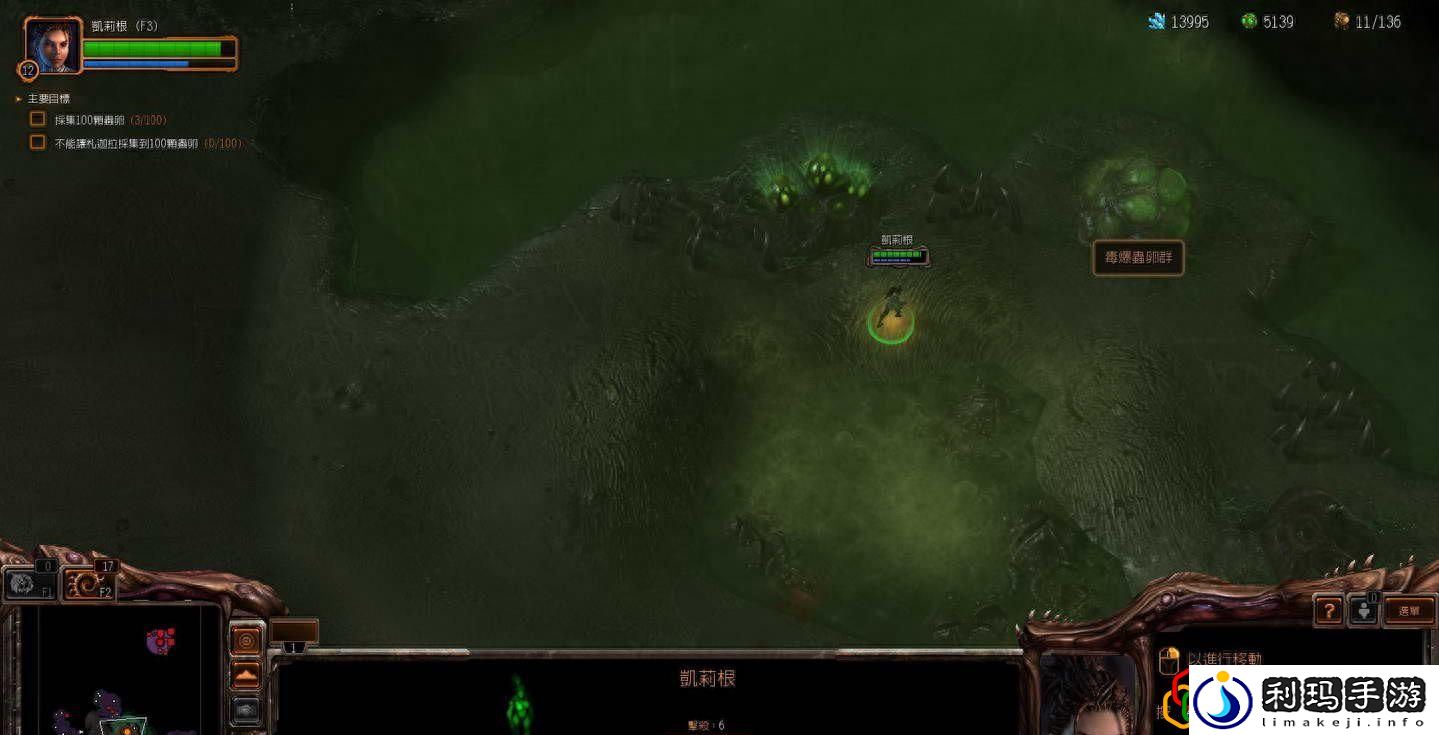This screenshot has height=735, width=1439.
Task: Click the idle worker icon beside the menu
Action: pos(1364,610)
